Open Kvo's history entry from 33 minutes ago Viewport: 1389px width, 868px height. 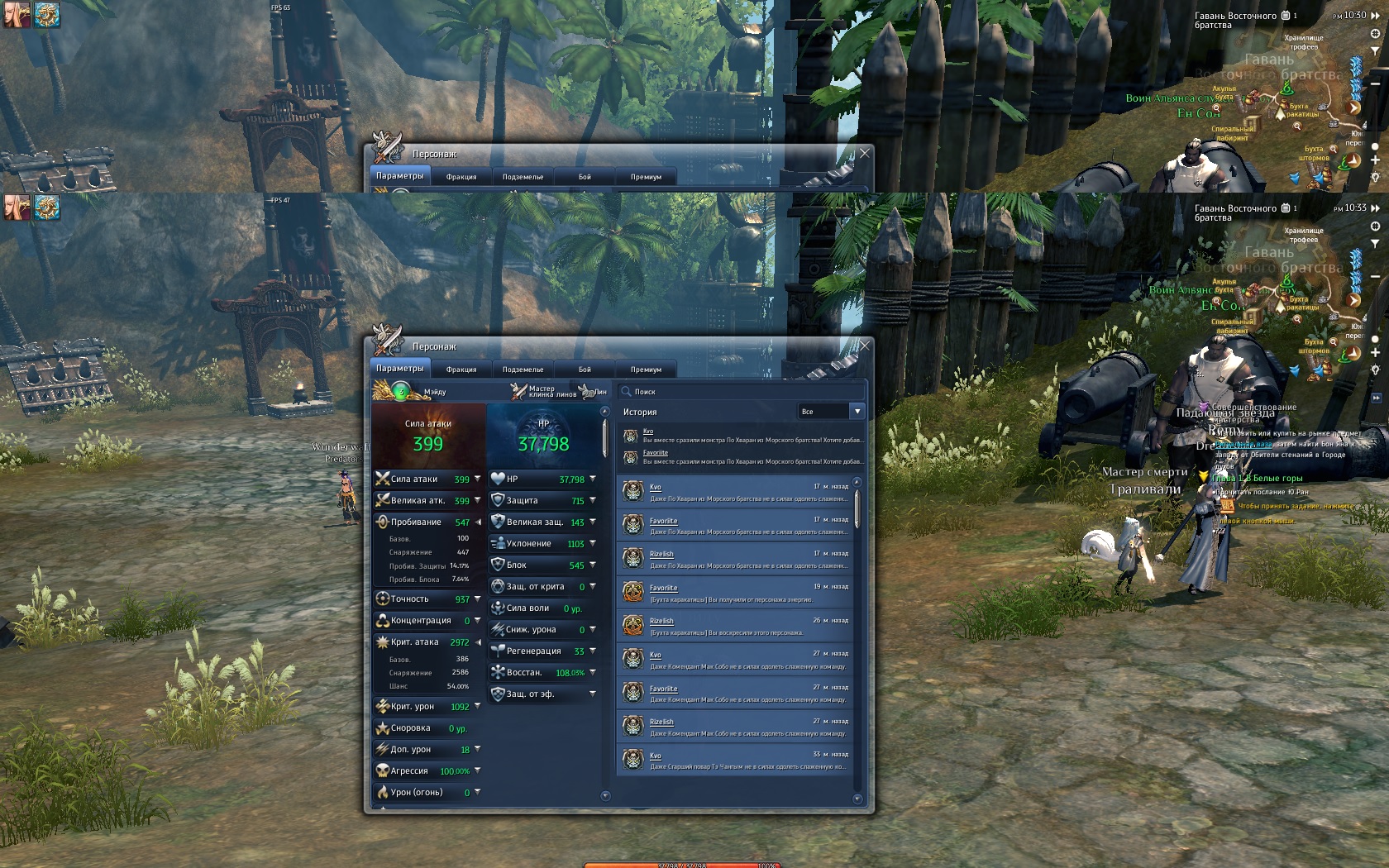pyautogui.click(x=736, y=760)
